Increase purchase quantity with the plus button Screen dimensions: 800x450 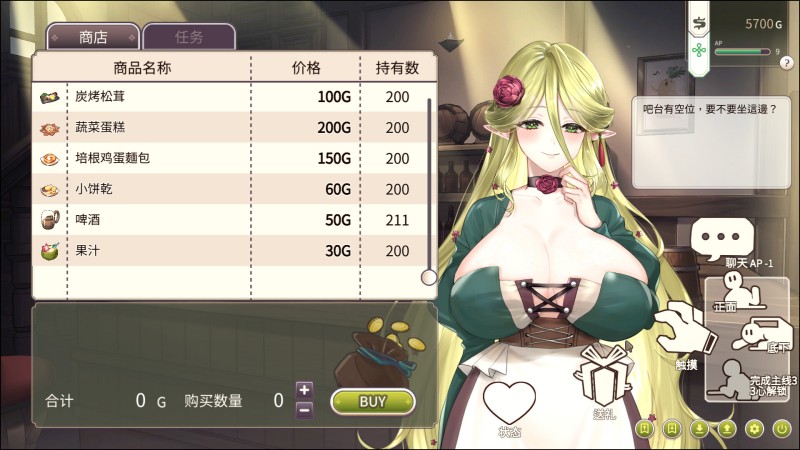305,390
